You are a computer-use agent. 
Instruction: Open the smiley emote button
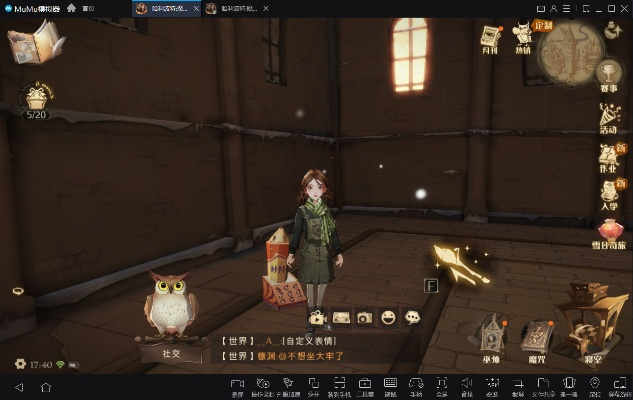tap(389, 317)
